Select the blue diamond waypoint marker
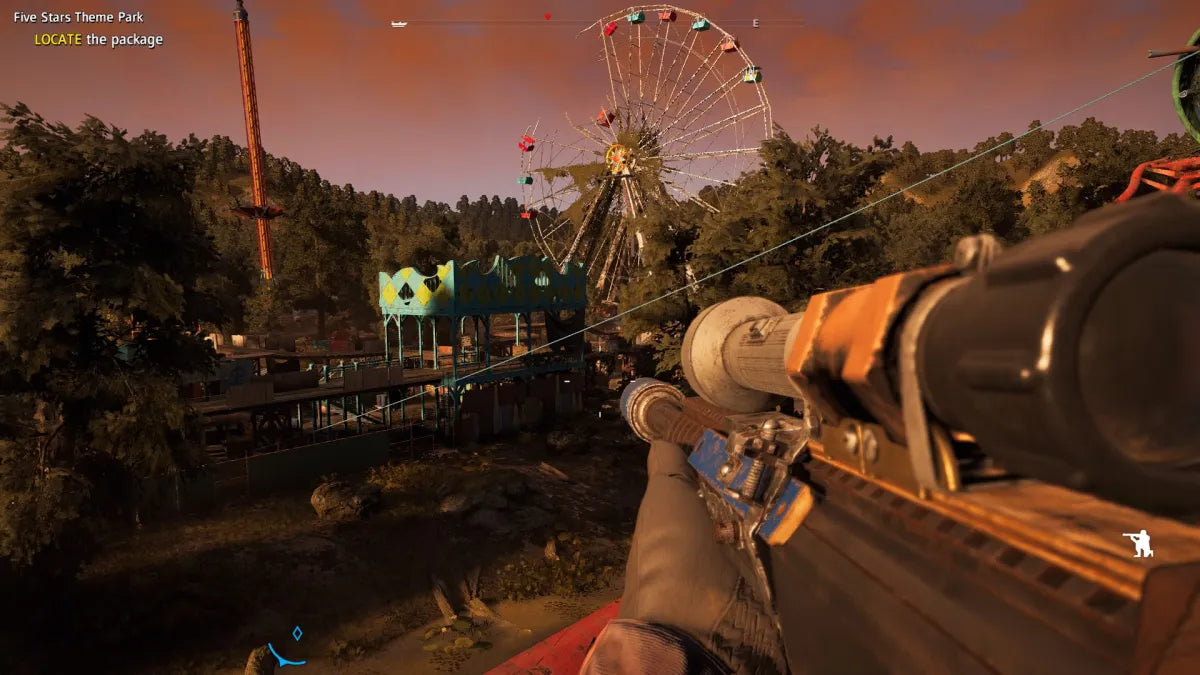The height and width of the screenshot is (675, 1200). [296, 633]
